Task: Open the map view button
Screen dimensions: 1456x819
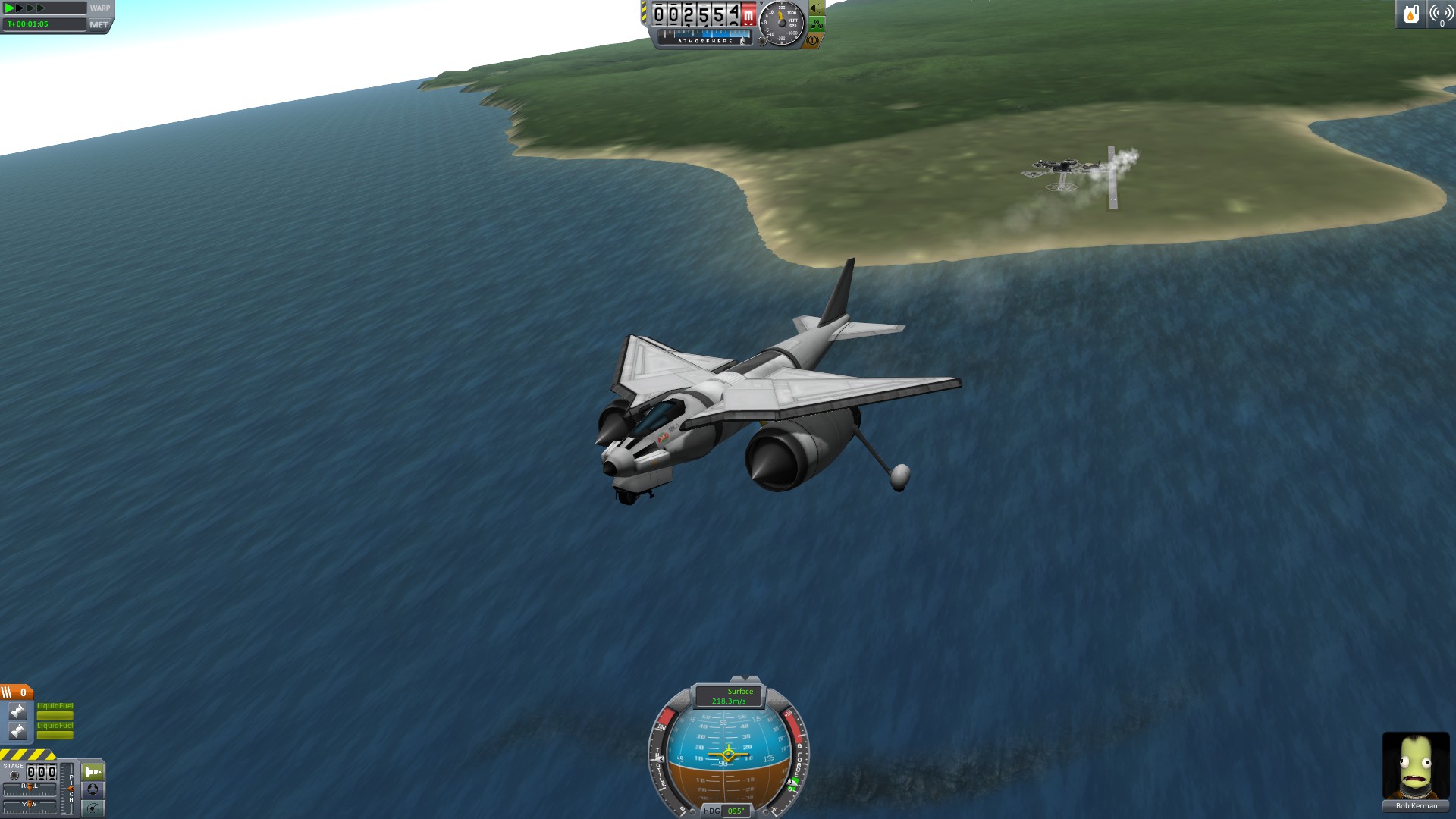Action: click(93, 808)
